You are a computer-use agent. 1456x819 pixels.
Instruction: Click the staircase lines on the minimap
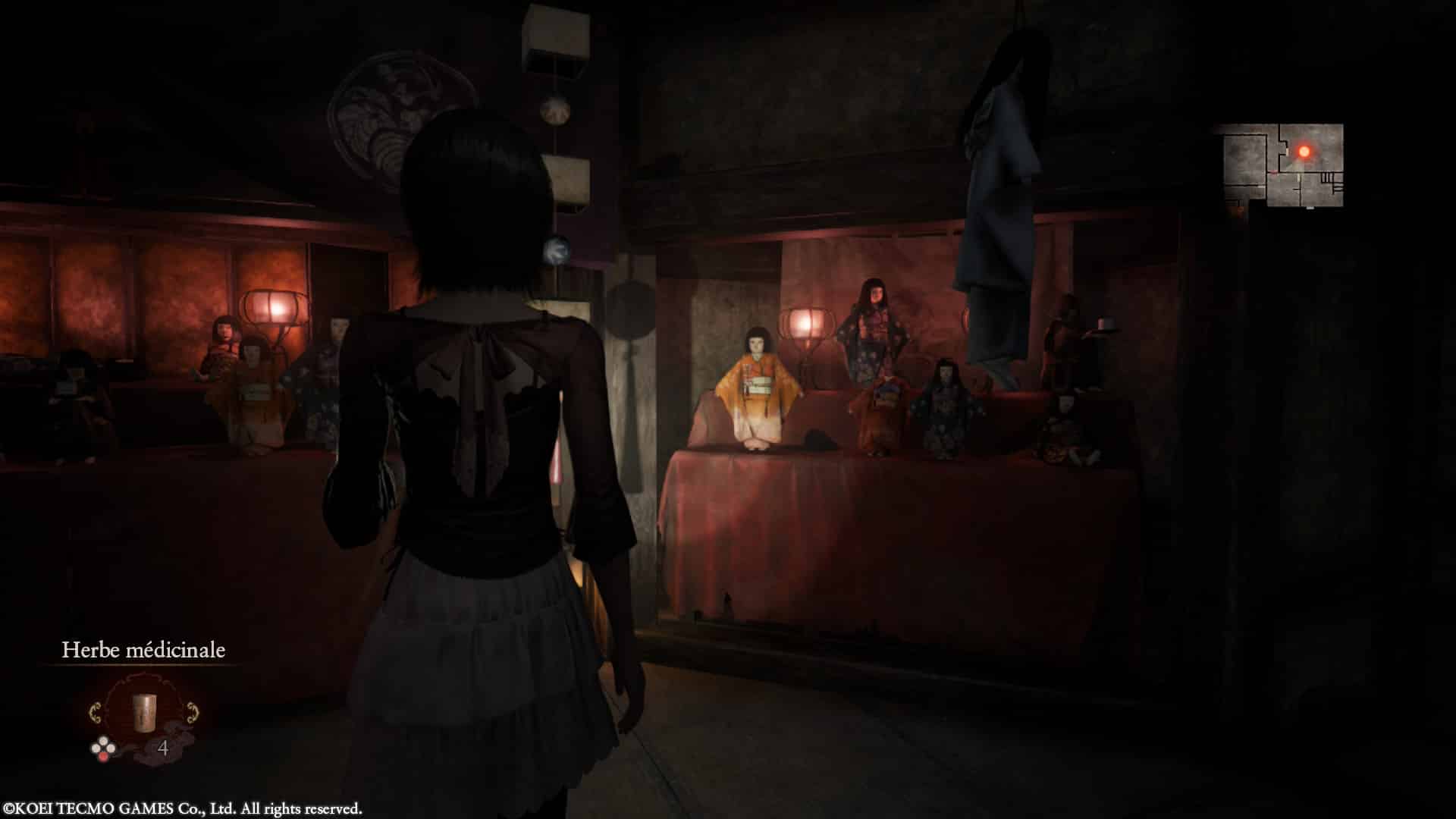pos(1327,178)
